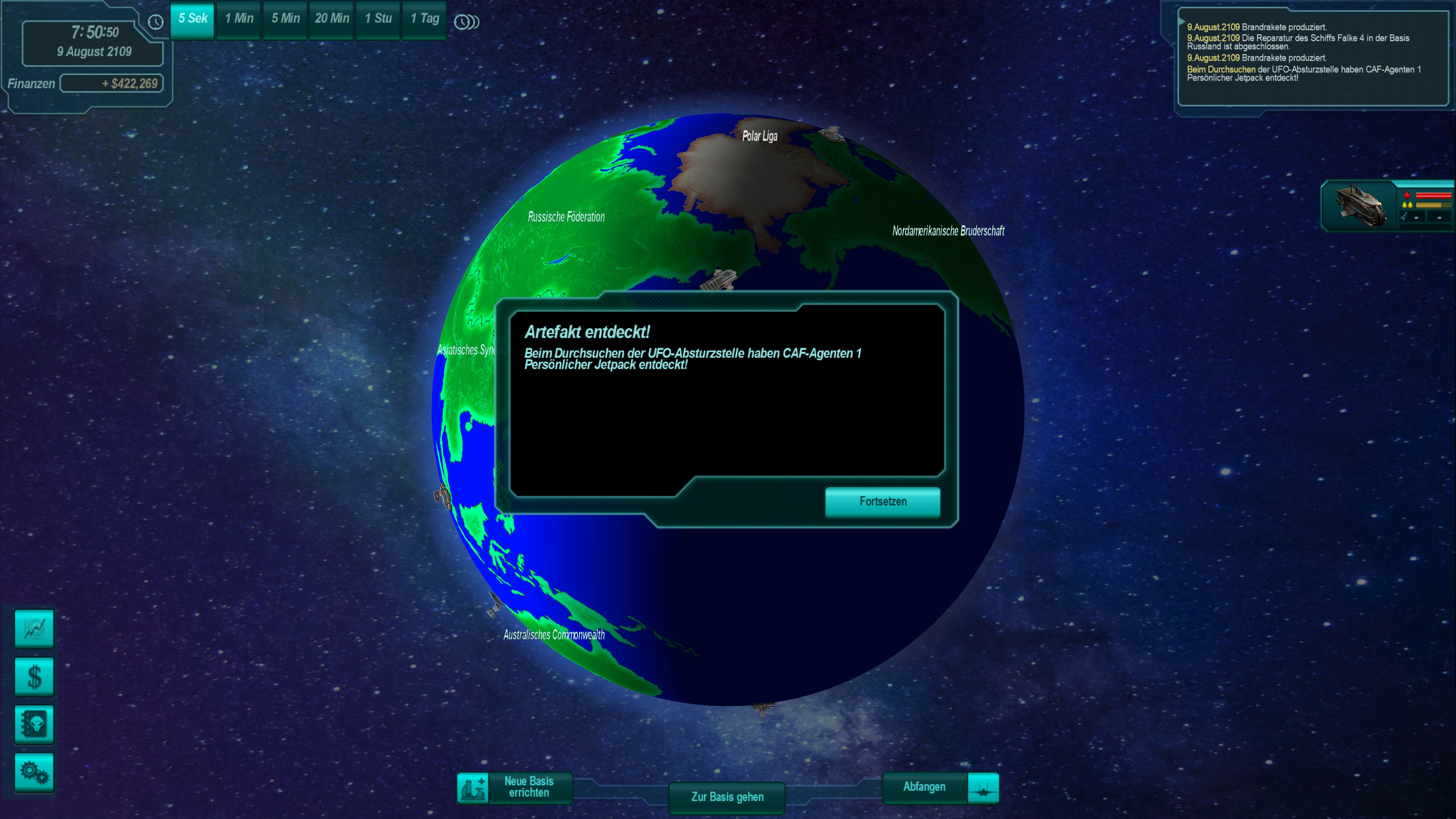The image size is (1456, 819).
Task: Click Fortsetzen to dismiss the artifact dialog
Action: (882, 502)
